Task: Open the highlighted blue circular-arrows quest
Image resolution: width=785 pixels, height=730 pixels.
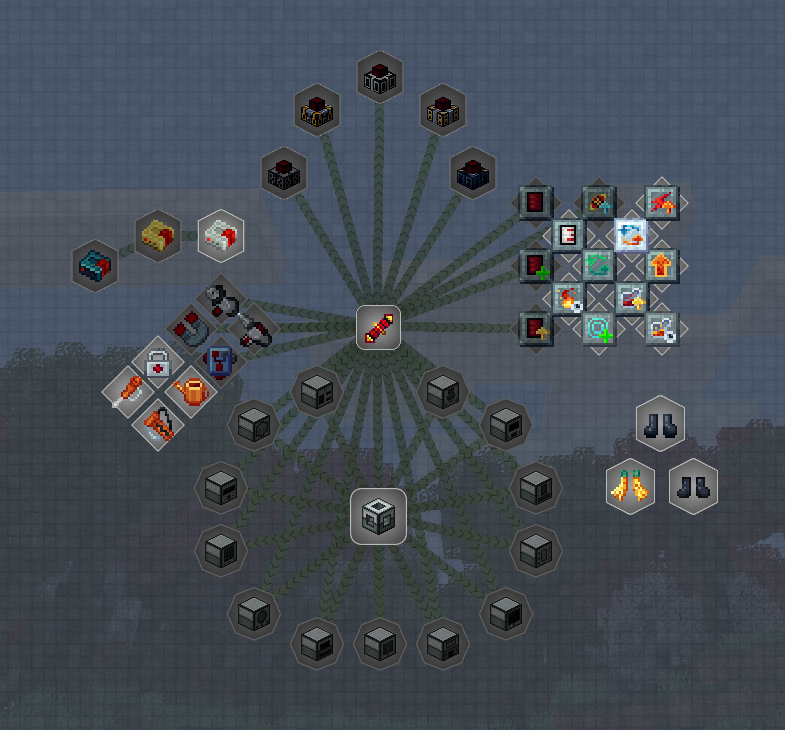Action: [630, 235]
